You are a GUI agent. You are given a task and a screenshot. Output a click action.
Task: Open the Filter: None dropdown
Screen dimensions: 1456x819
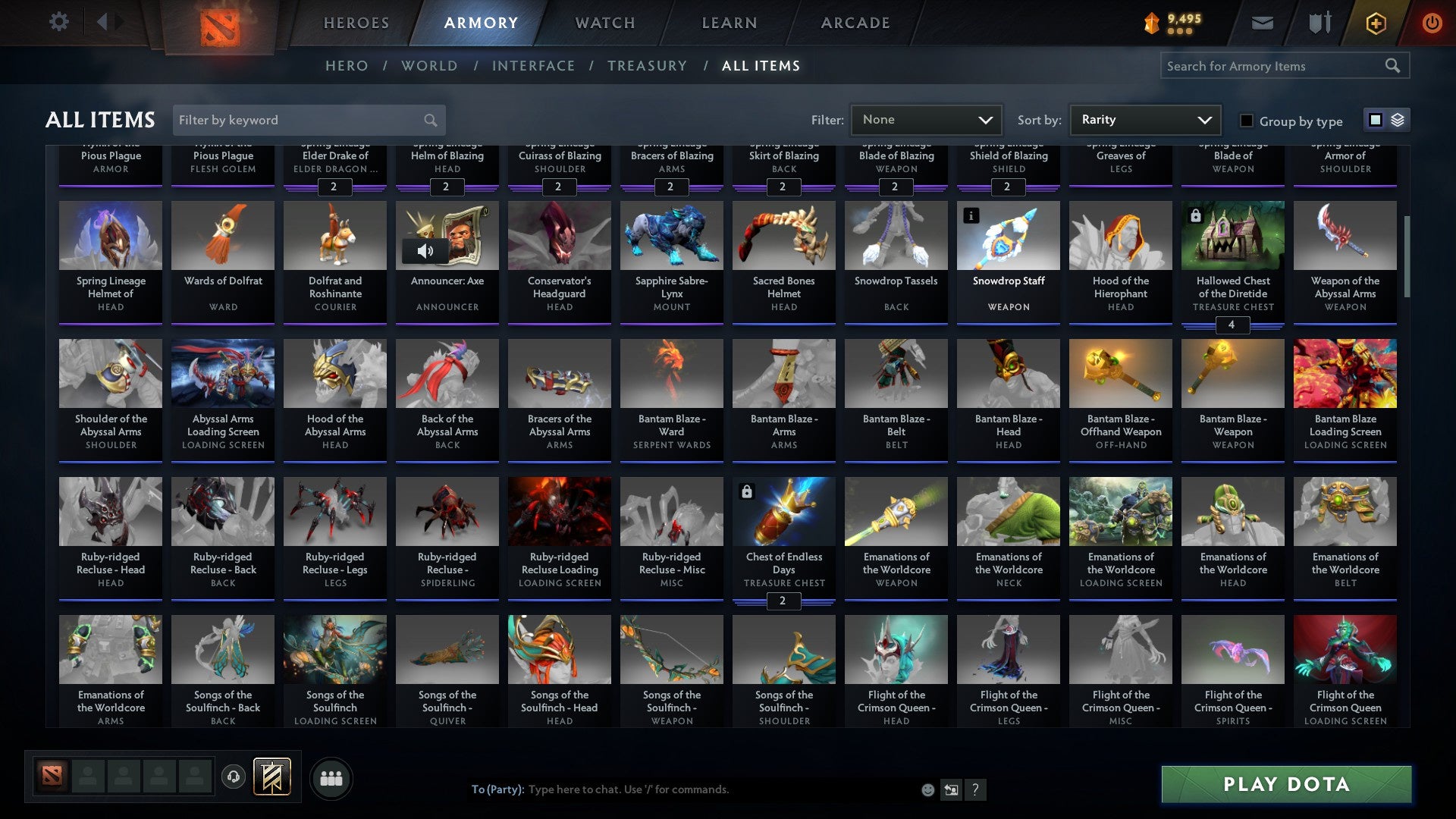pyautogui.click(x=927, y=119)
